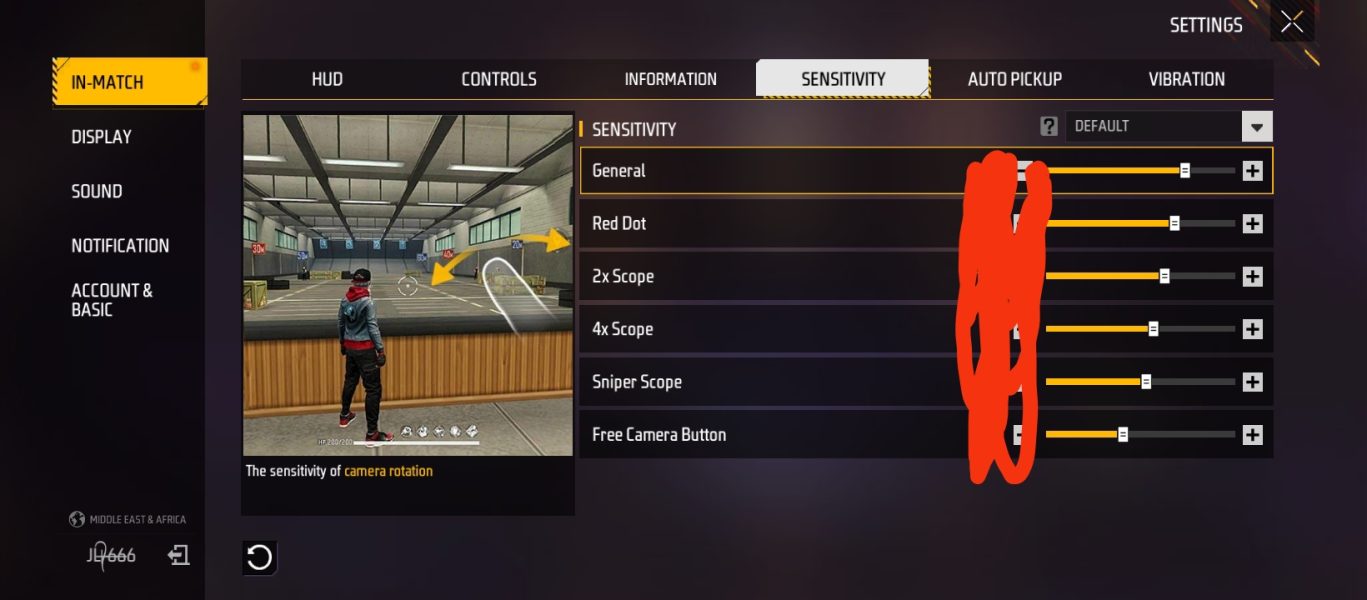Select the Vibration tab
1367x600 pixels.
coord(1186,79)
